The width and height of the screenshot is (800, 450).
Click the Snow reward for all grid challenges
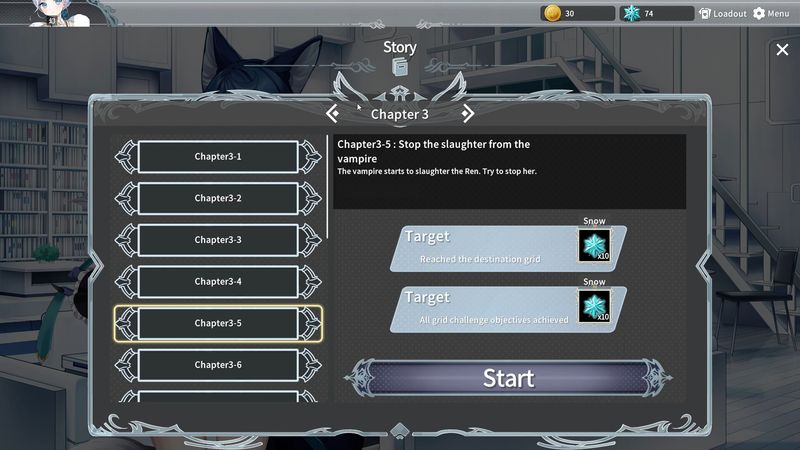click(594, 307)
